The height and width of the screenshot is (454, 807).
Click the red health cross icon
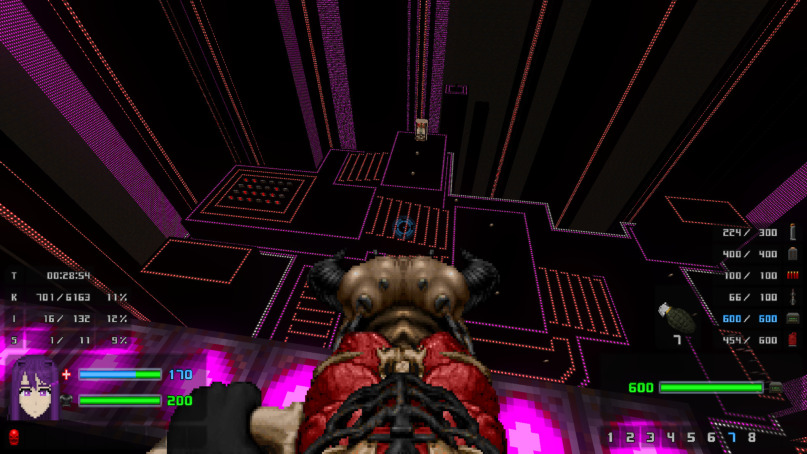coord(67,374)
